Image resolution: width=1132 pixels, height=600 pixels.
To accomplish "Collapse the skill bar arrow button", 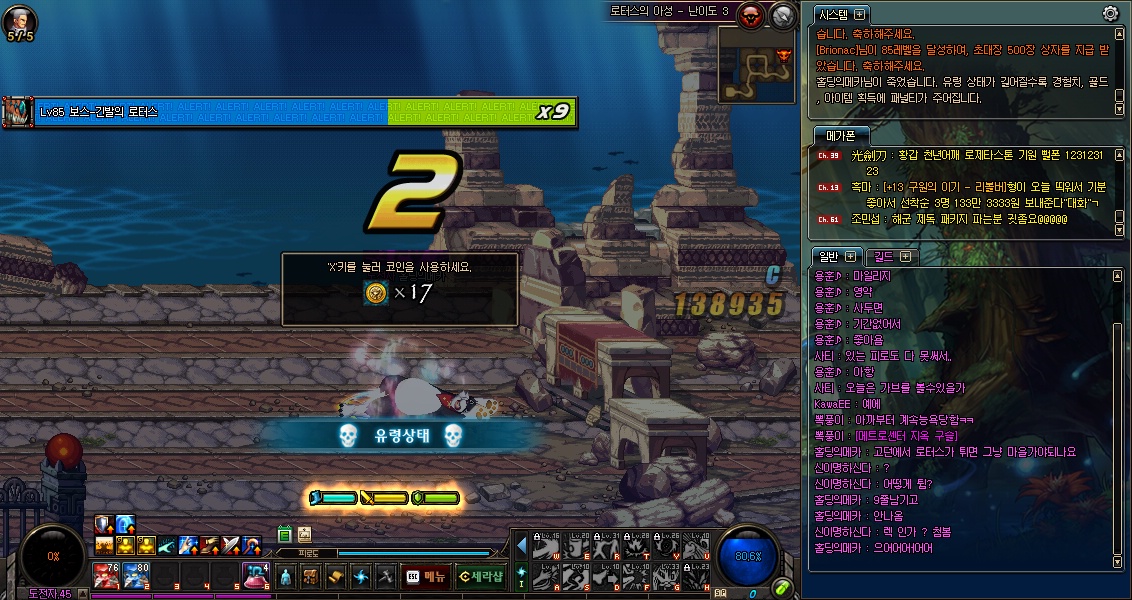I will (521, 544).
